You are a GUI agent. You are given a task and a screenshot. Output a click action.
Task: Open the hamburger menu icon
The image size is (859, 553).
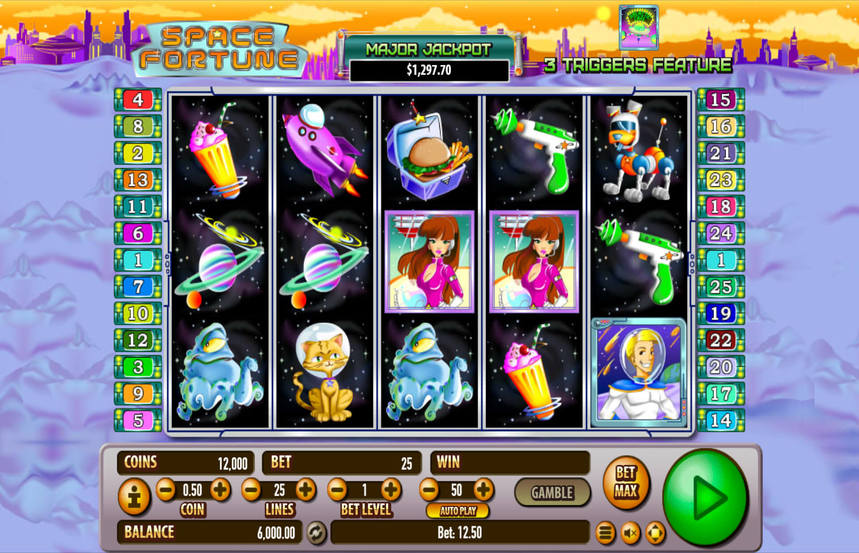click(x=606, y=532)
